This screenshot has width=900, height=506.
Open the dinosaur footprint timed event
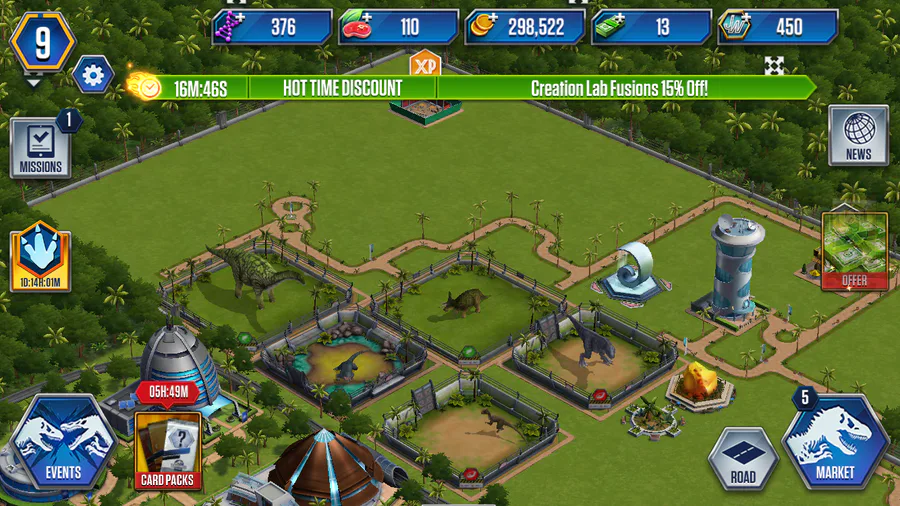coord(40,257)
